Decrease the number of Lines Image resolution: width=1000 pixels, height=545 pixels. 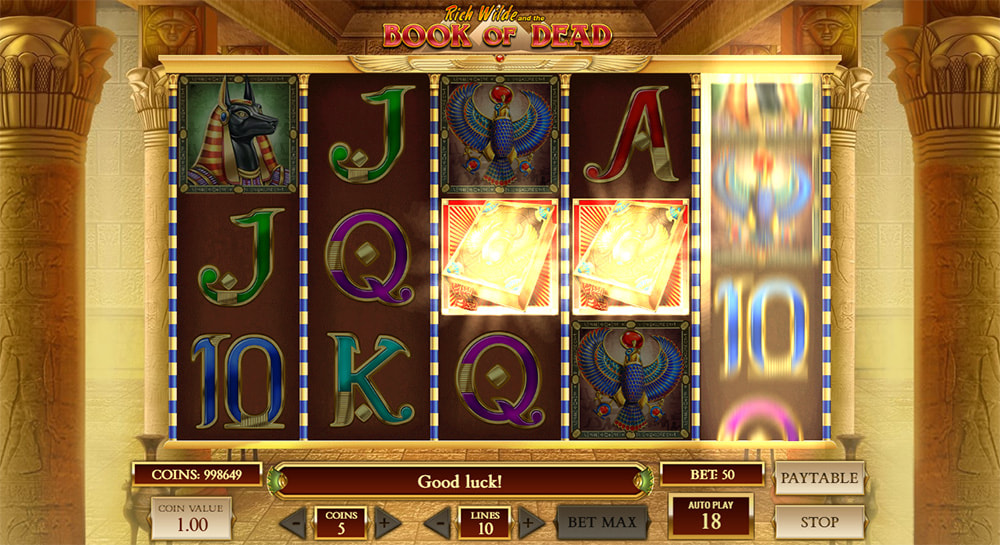tap(436, 522)
